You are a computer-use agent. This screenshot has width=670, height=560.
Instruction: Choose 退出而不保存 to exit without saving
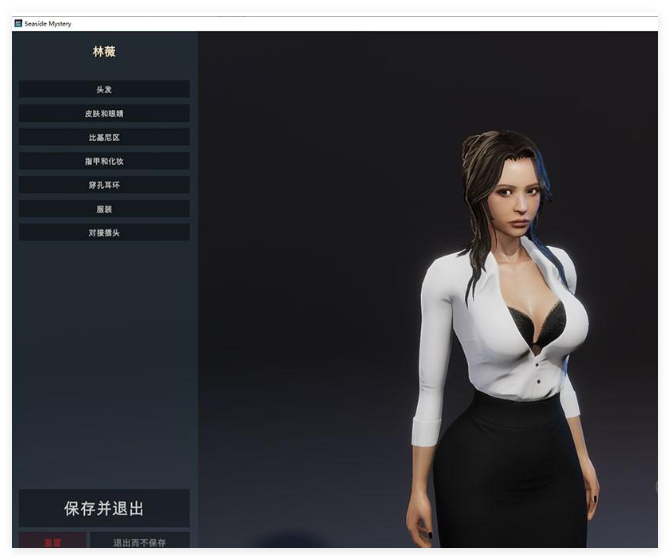point(139,542)
